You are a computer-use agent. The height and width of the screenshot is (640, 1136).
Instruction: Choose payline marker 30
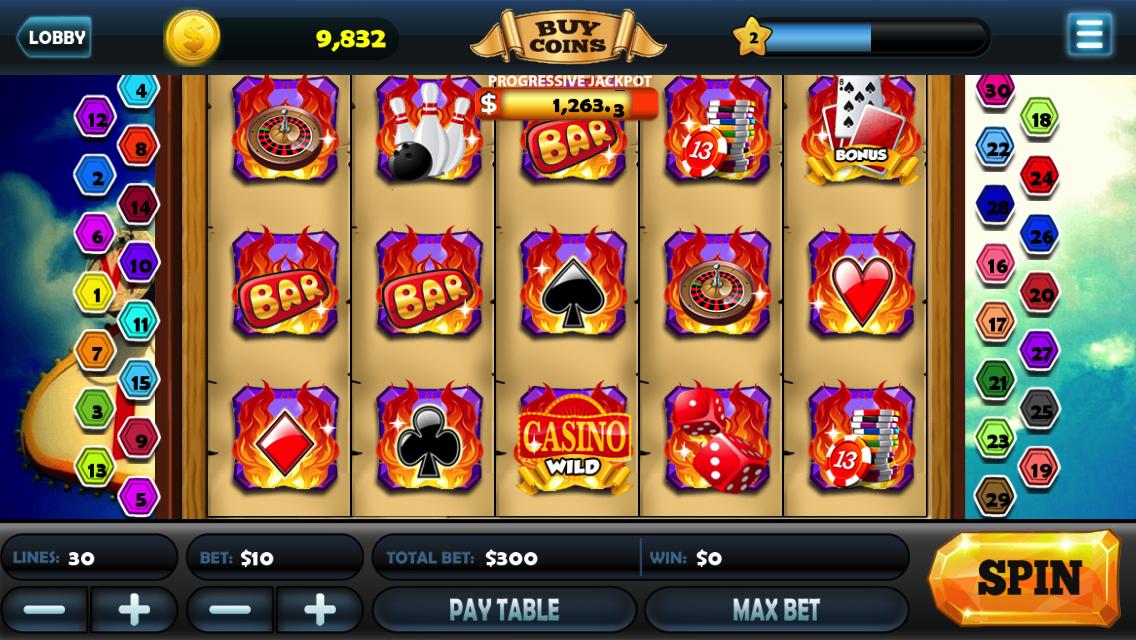click(996, 90)
